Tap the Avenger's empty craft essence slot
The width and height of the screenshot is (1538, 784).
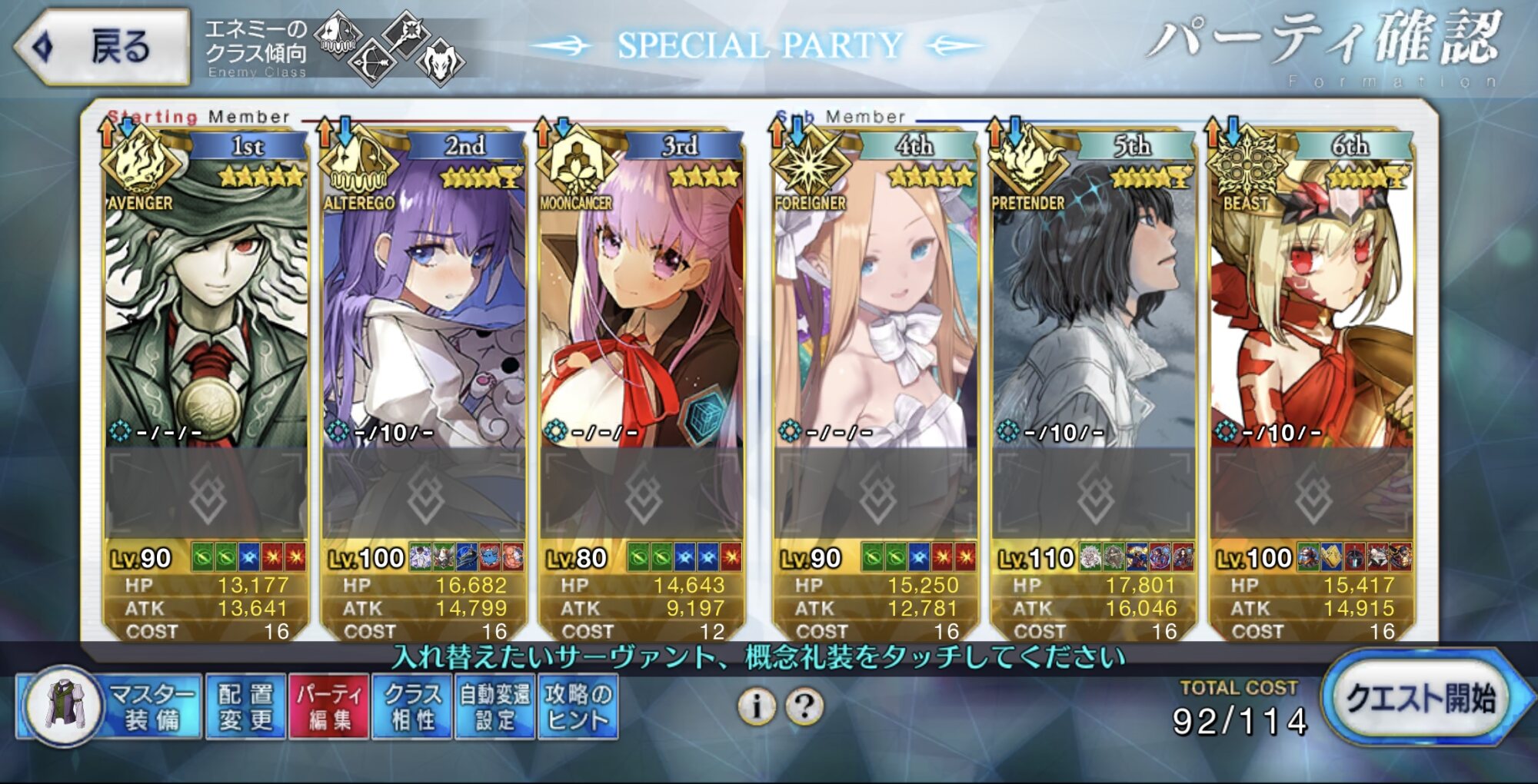(206, 494)
